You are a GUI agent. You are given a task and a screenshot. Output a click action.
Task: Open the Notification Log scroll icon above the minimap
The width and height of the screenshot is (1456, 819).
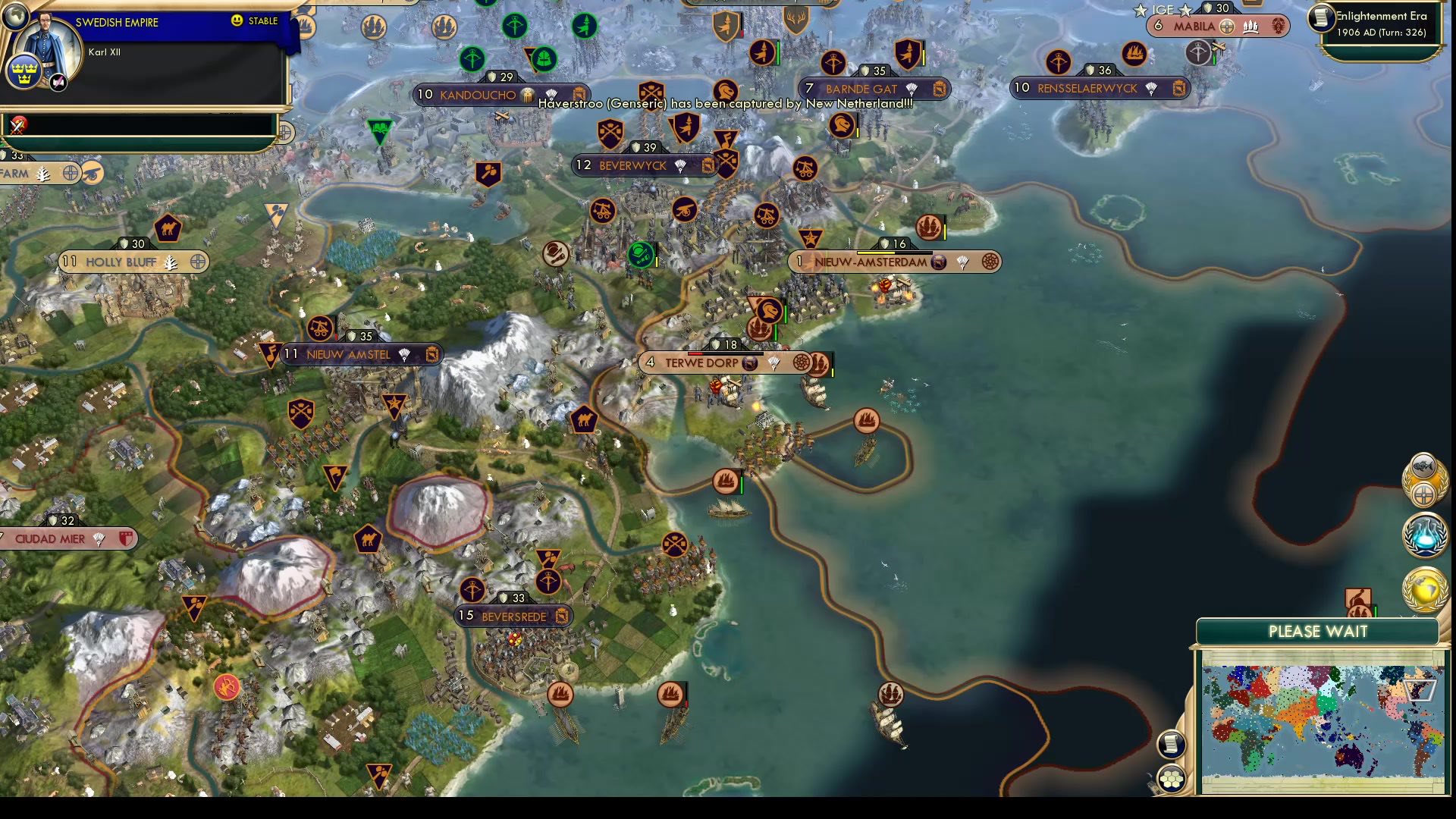click(x=1172, y=744)
